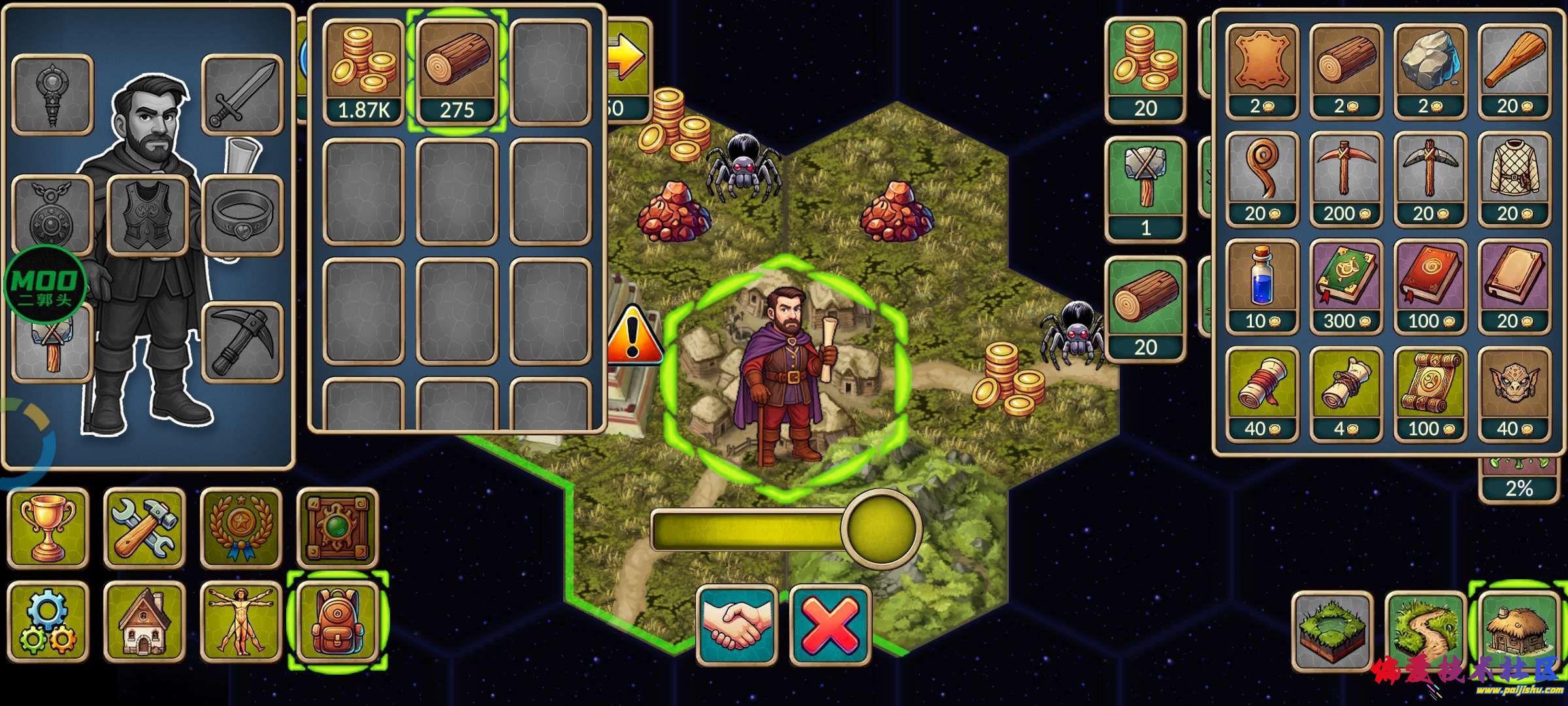
Task: Select the sword equipment slot
Action: [x=242, y=95]
